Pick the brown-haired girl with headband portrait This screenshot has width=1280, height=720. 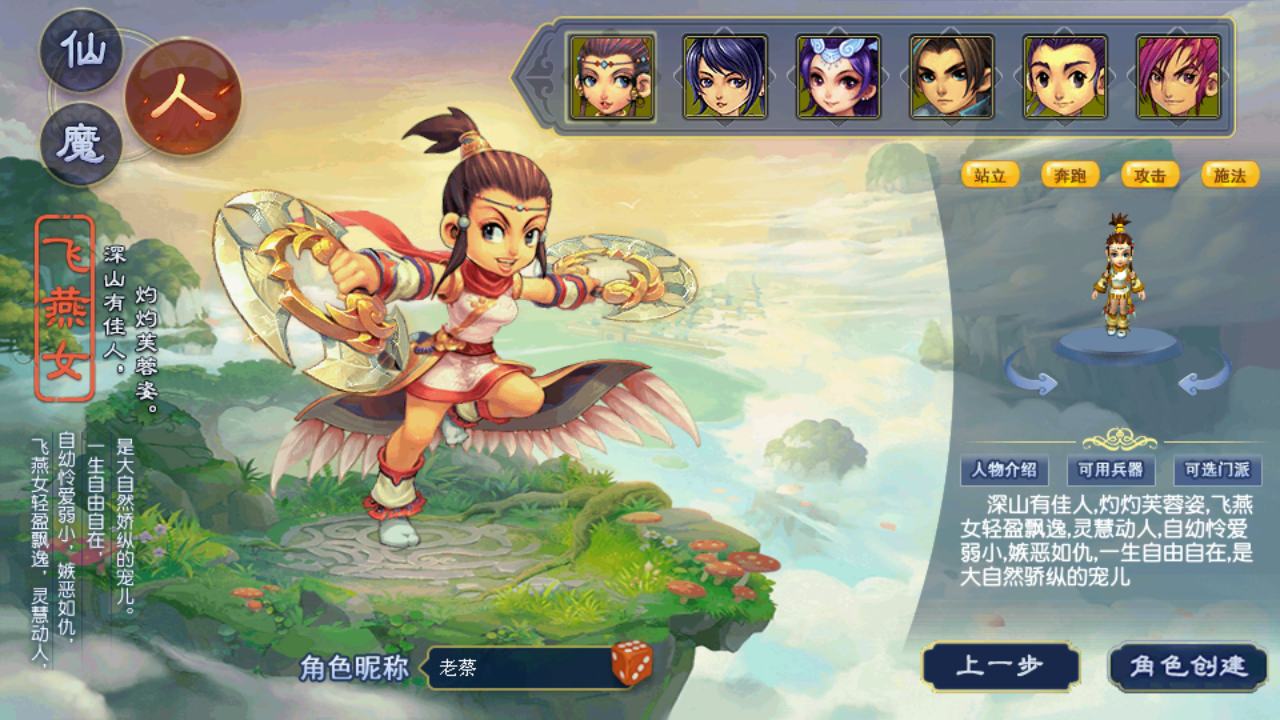[611, 77]
